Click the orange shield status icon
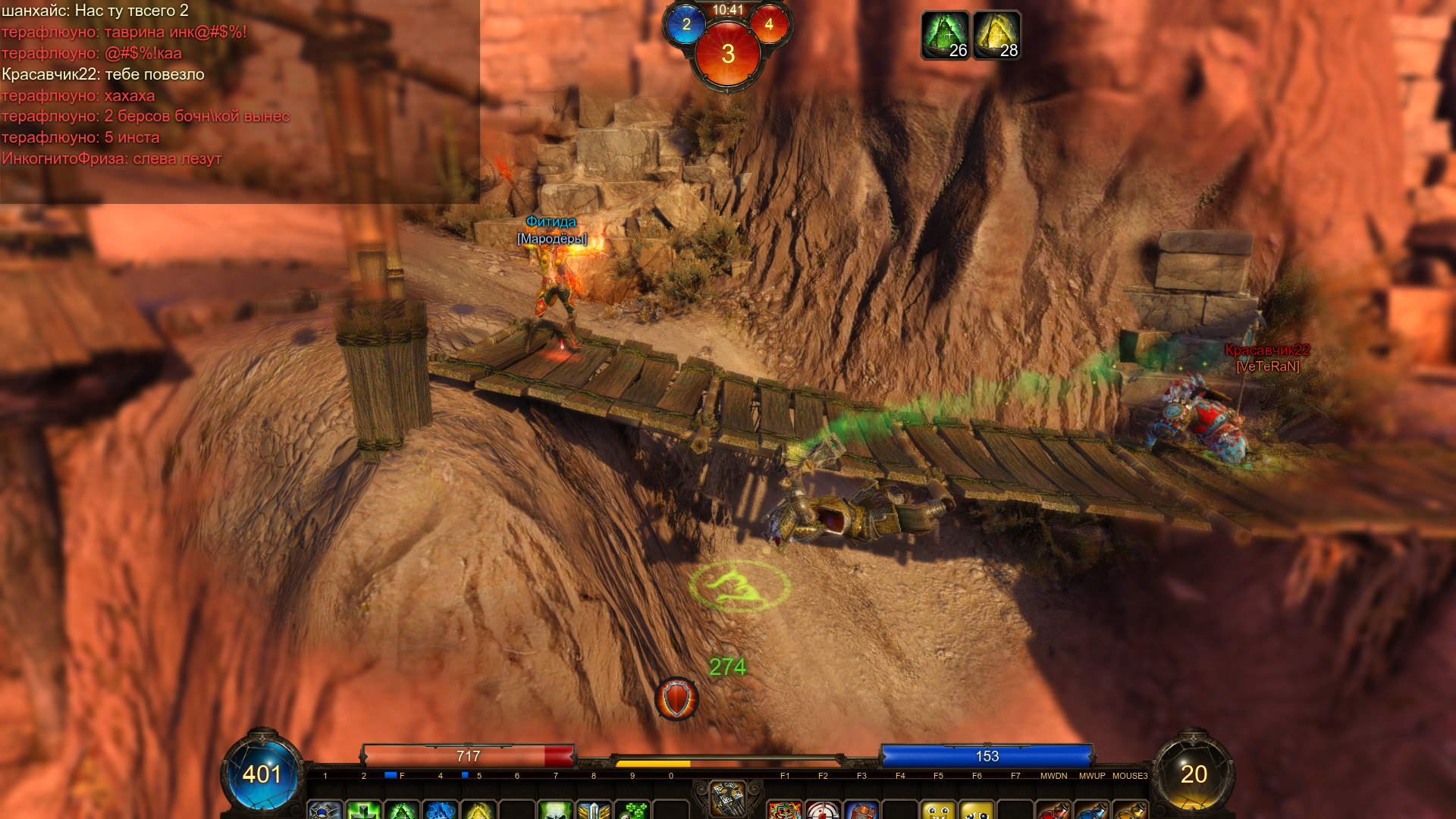The height and width of the screenshot is (819, 1456). pyautogui.click(x=676, y=698)
